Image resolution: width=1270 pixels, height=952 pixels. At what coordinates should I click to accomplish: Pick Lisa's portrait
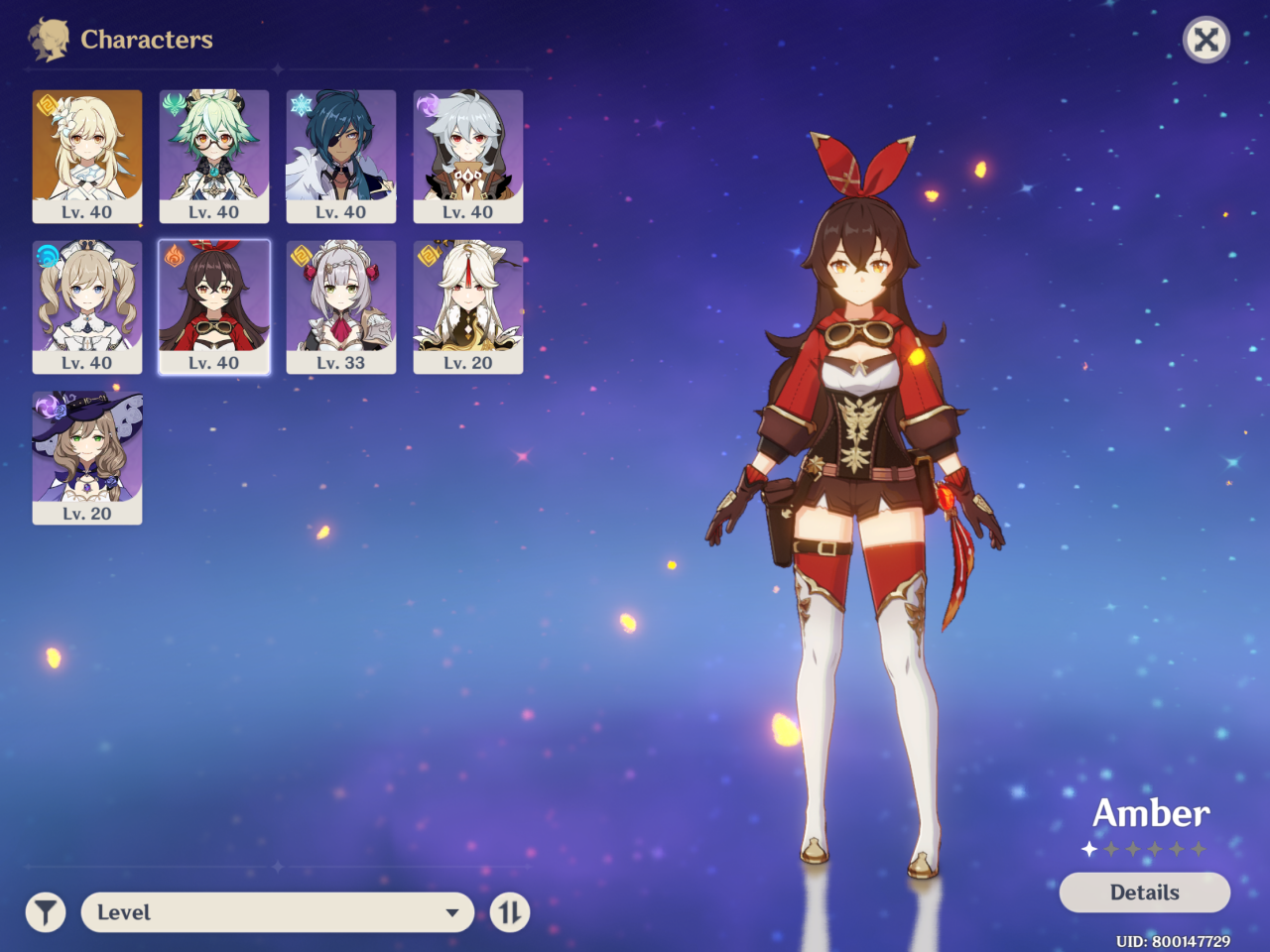pyautogui.click(x=87, y=457)
